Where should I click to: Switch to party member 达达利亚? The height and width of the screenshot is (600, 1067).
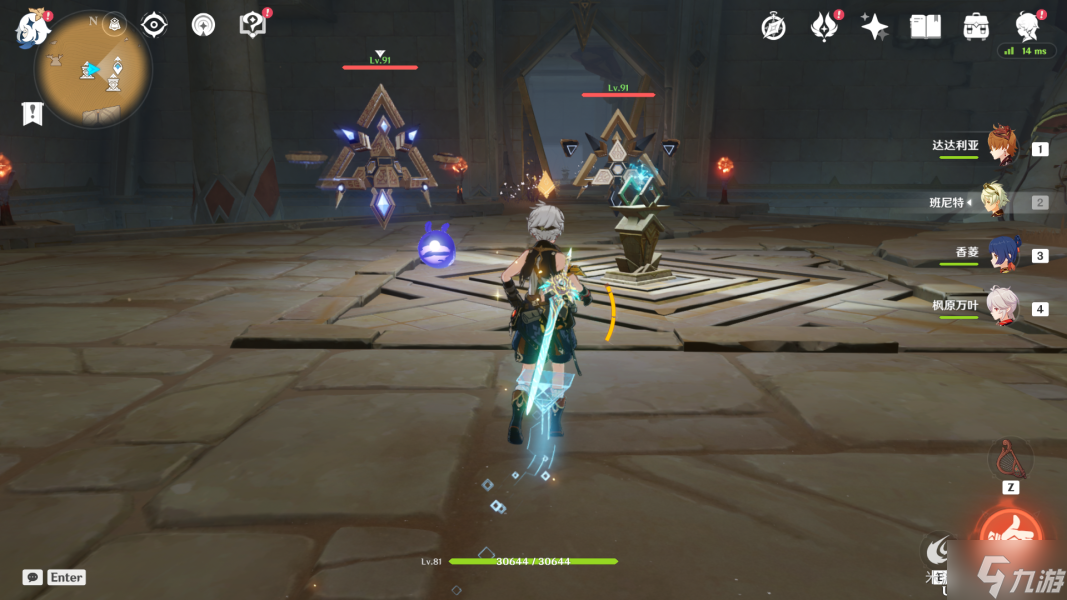[1000, 147]
